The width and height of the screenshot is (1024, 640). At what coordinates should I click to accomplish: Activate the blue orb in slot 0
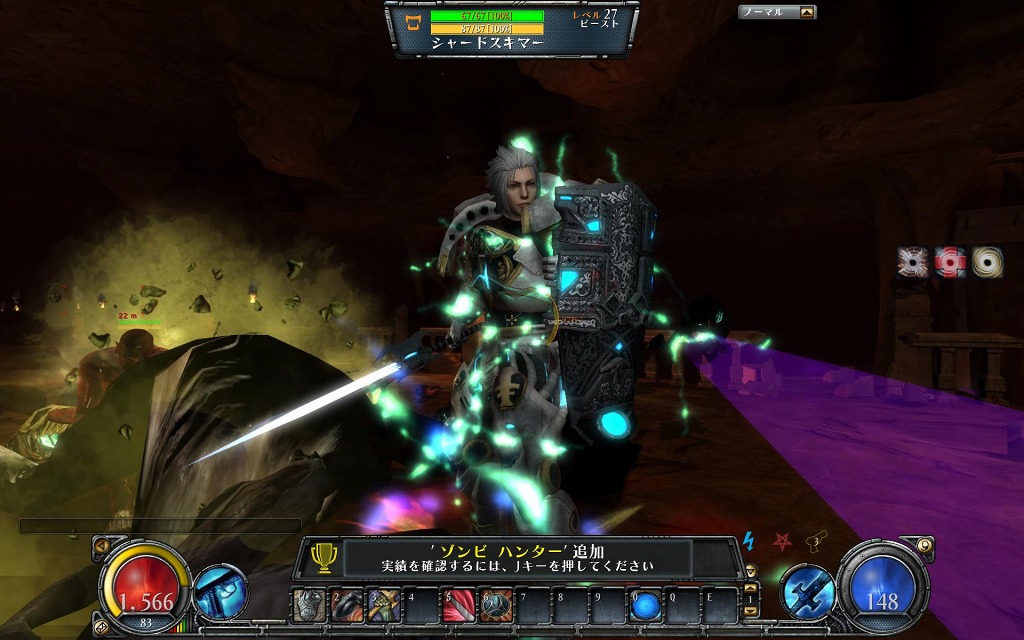[x=644, y=605]
